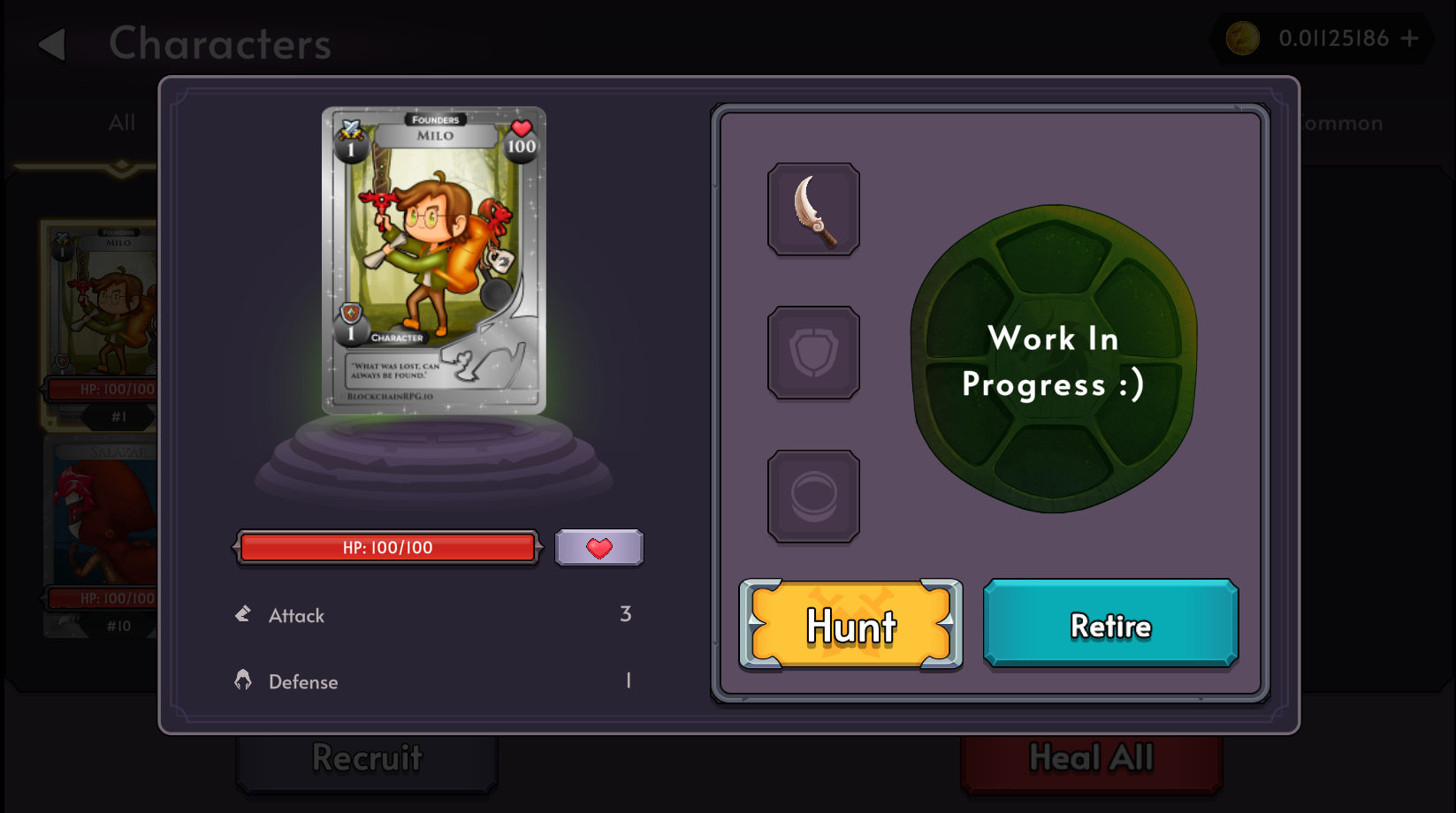The height and width of the screenshot is (813, 1456).
Task: Switch to the All characters tab
Action: point(120,123)
